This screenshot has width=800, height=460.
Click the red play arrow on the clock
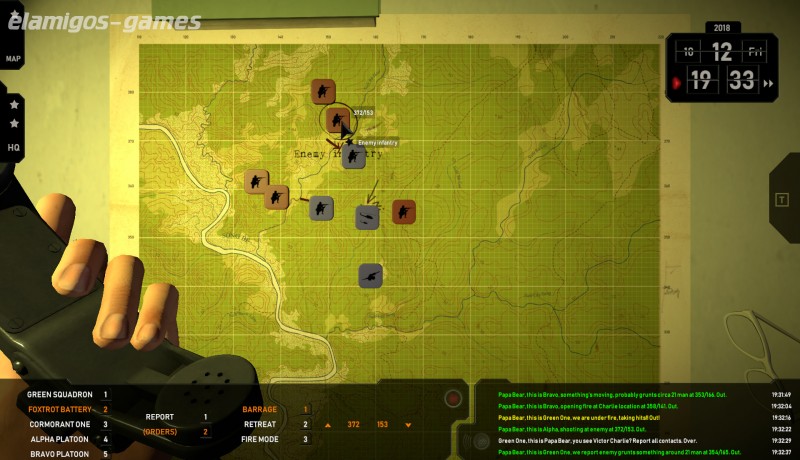coord(678,83)
